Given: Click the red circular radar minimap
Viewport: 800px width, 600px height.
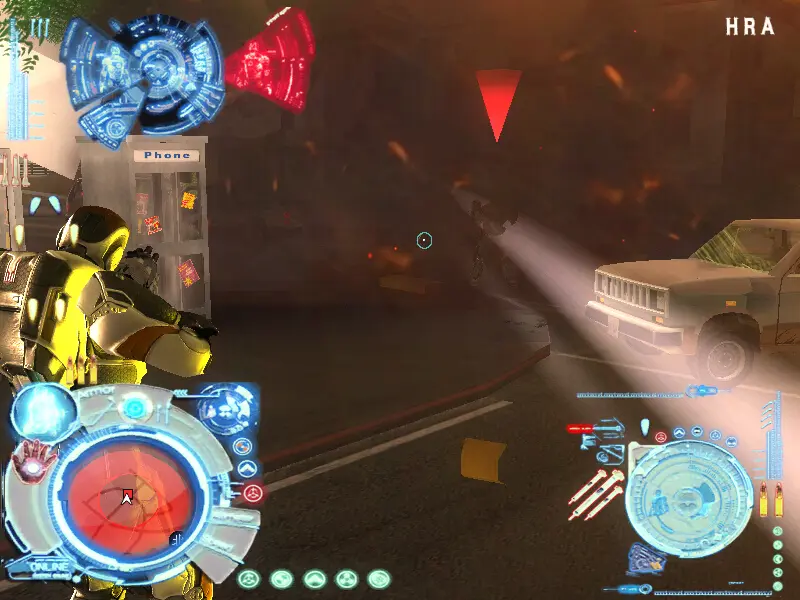Looking at the screenshot, I should pyautogui.click(x=128, y=496).
